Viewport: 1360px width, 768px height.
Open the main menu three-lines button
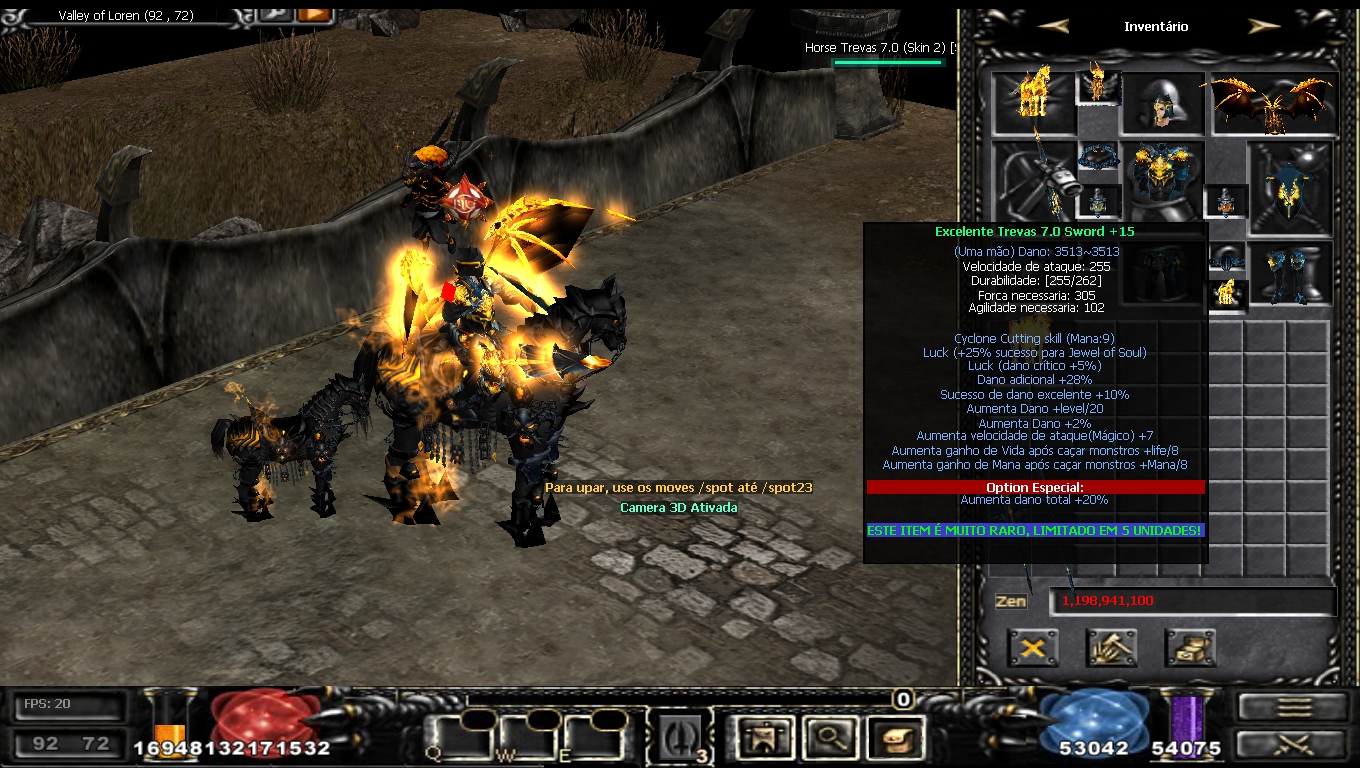pos(1294,706)
